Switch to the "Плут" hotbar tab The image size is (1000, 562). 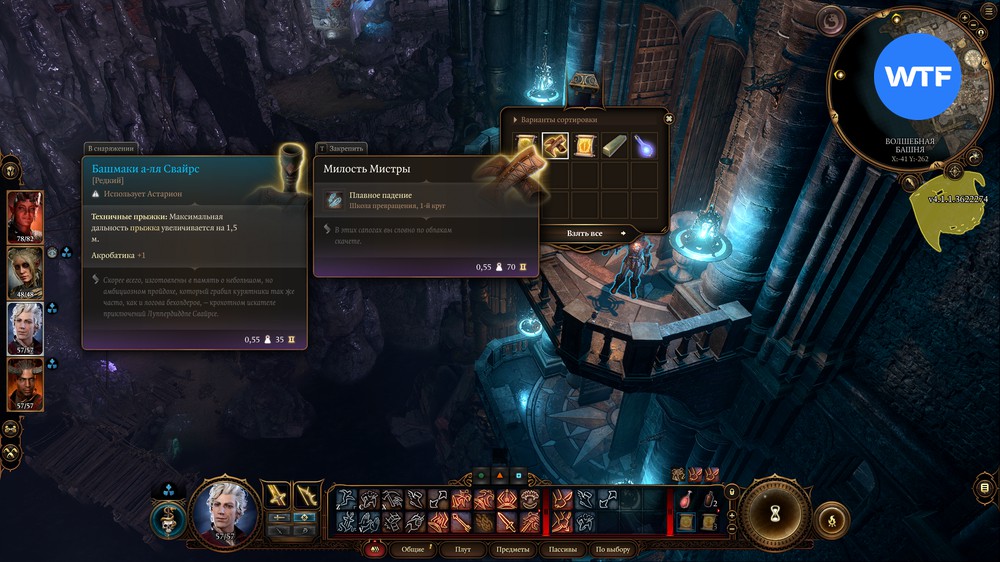tap(462, 550)
